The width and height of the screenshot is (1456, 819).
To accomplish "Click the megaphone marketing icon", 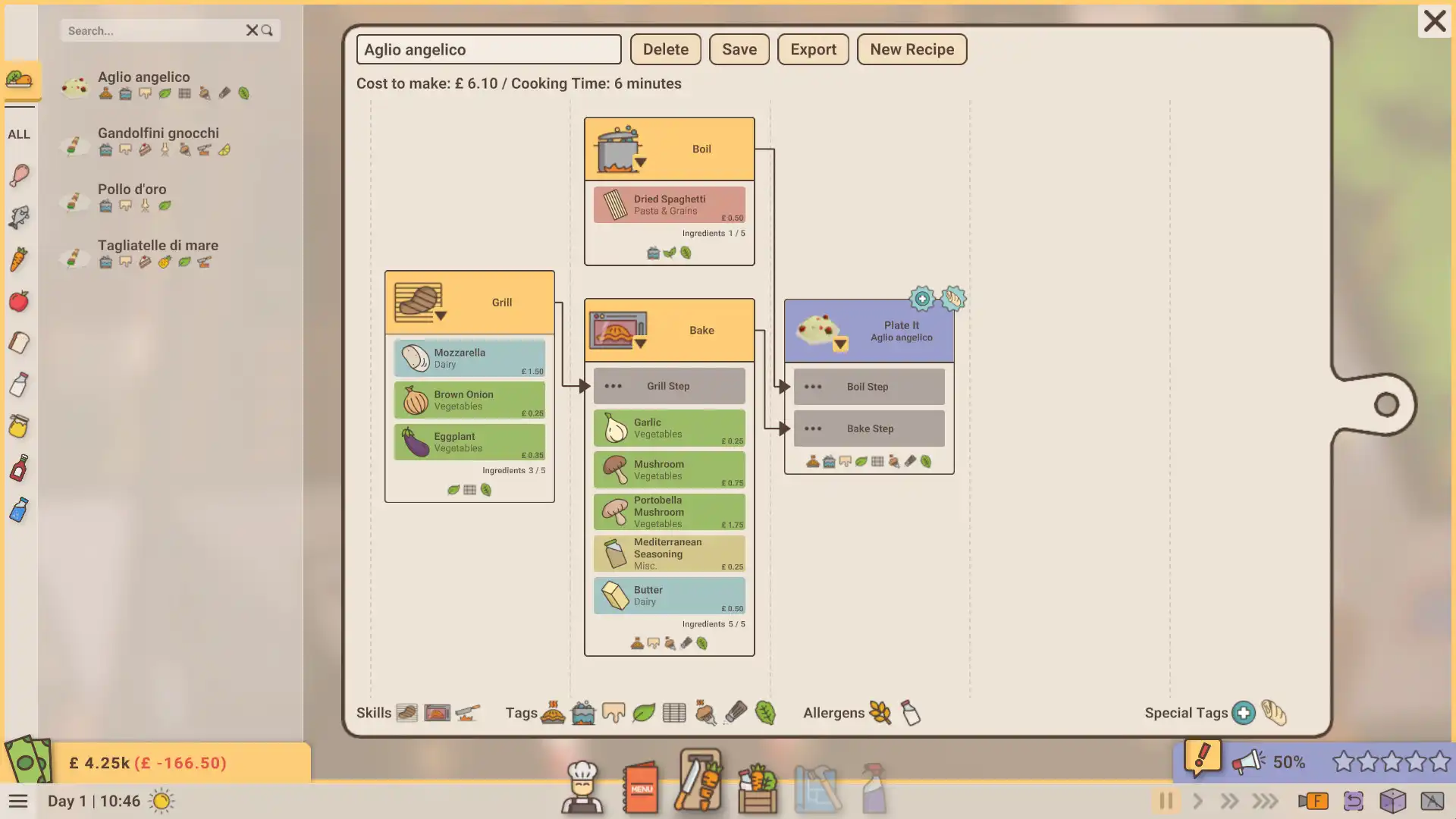I will coord(1248,761).
